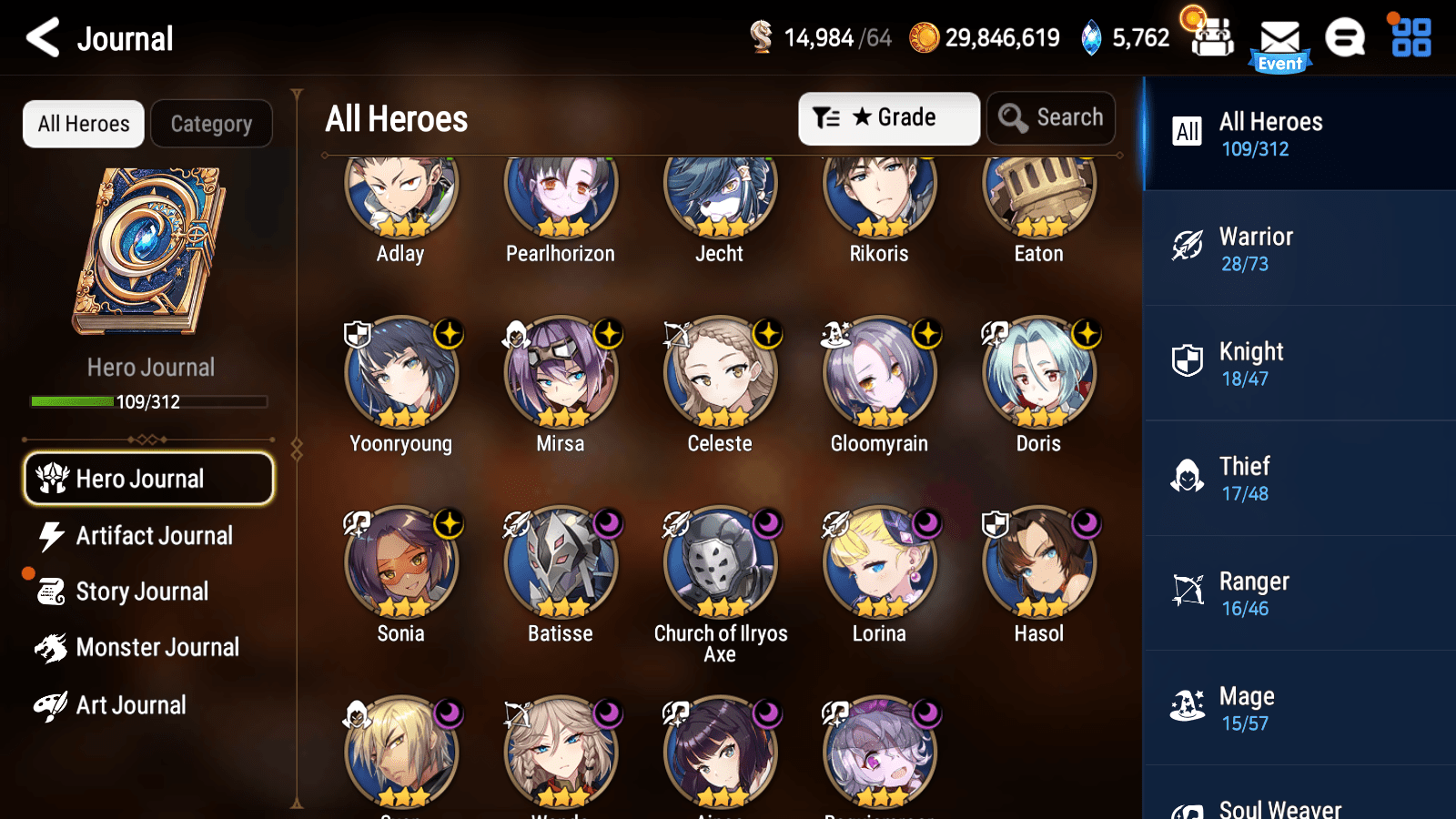The image size is (1456, 819).
Task: View the Celeste hero portrait
Action: point(720,373)
